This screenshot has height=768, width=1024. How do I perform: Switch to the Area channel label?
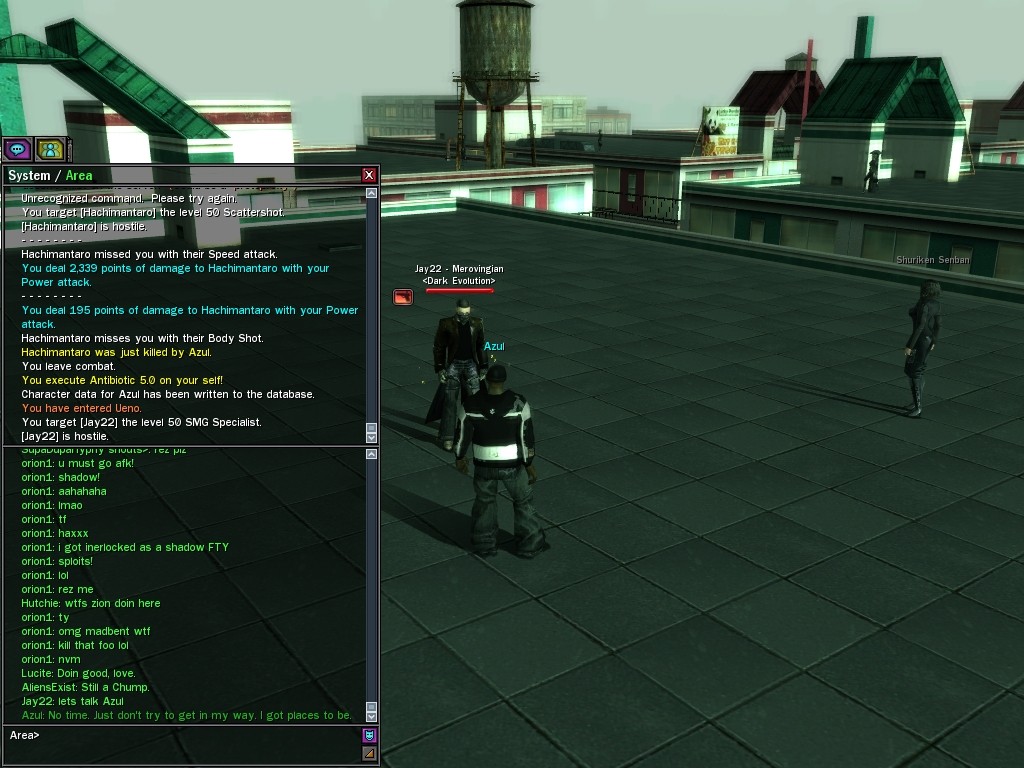79,176
